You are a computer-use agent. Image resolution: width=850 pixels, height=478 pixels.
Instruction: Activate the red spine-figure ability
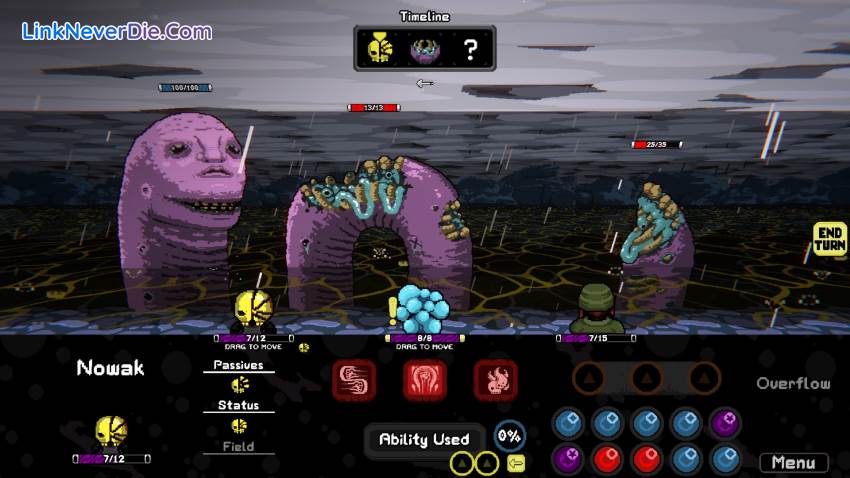424,380
